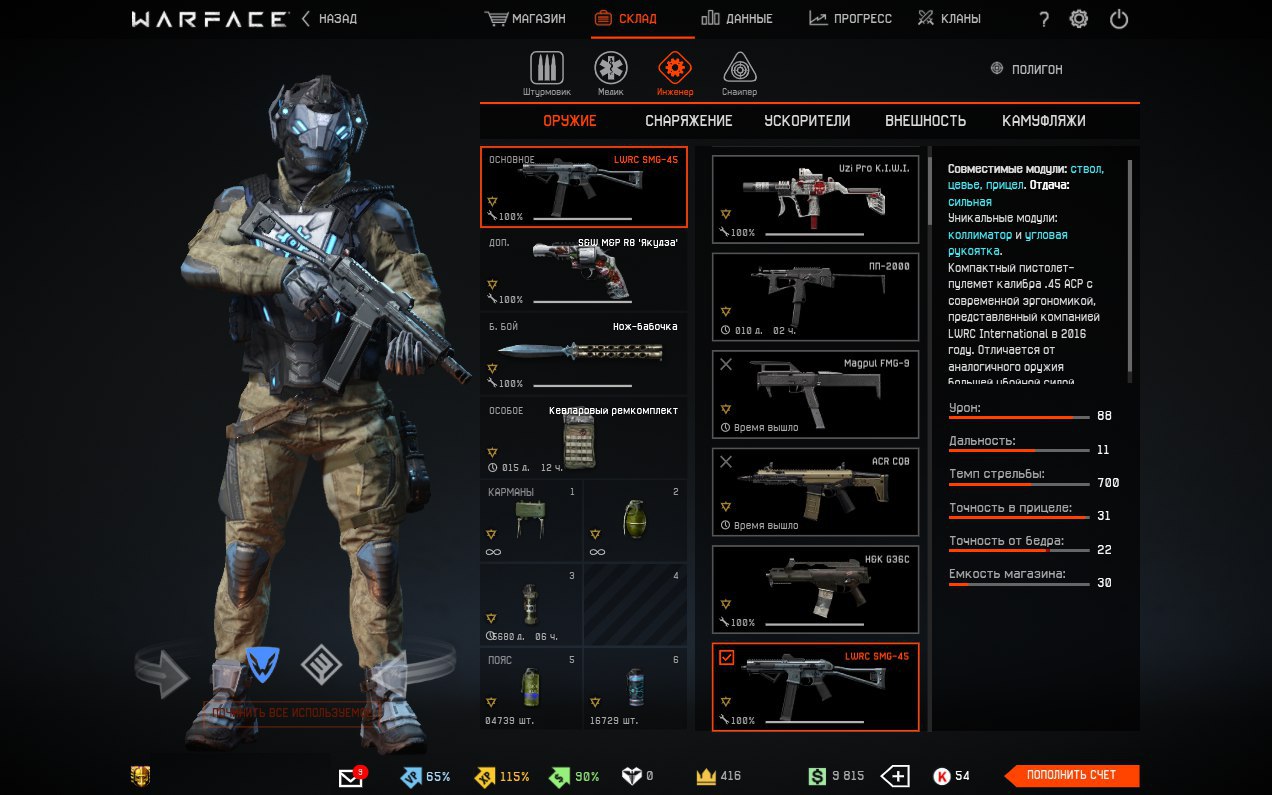The width and height of the screenshot is (1272, 795).
Task: Choose the H&K G36C weapon
Action: (x=815, y=590)
